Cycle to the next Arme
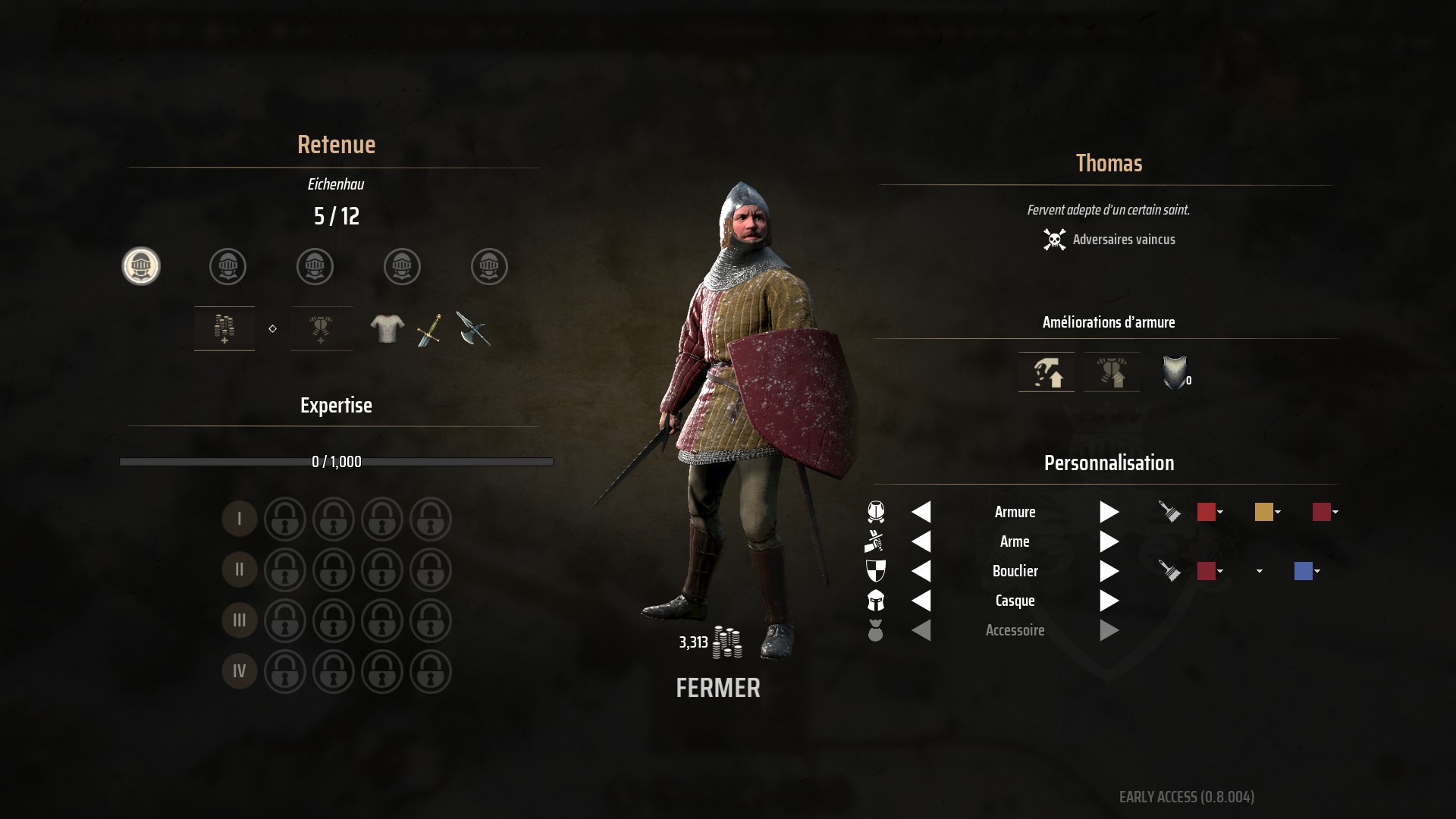 click(x=1109, y=541)
